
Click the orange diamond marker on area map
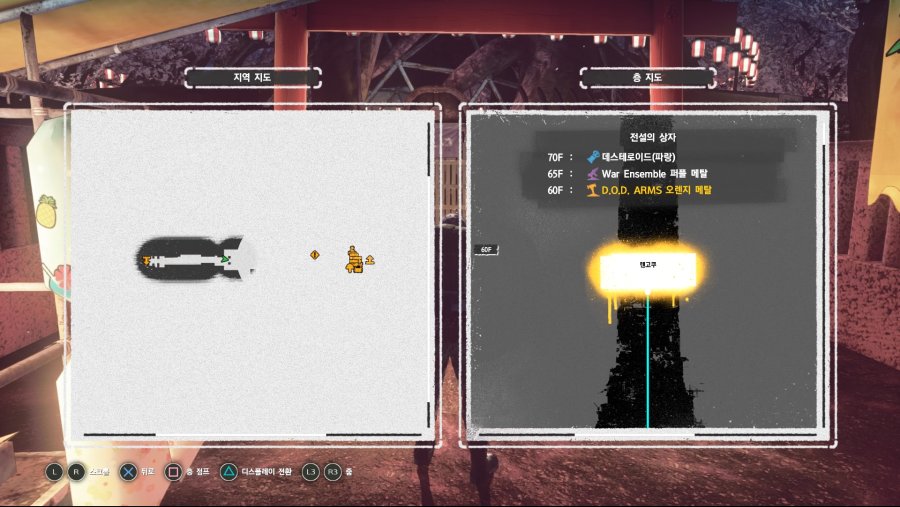pyautogui.click(x=314, y=255)
